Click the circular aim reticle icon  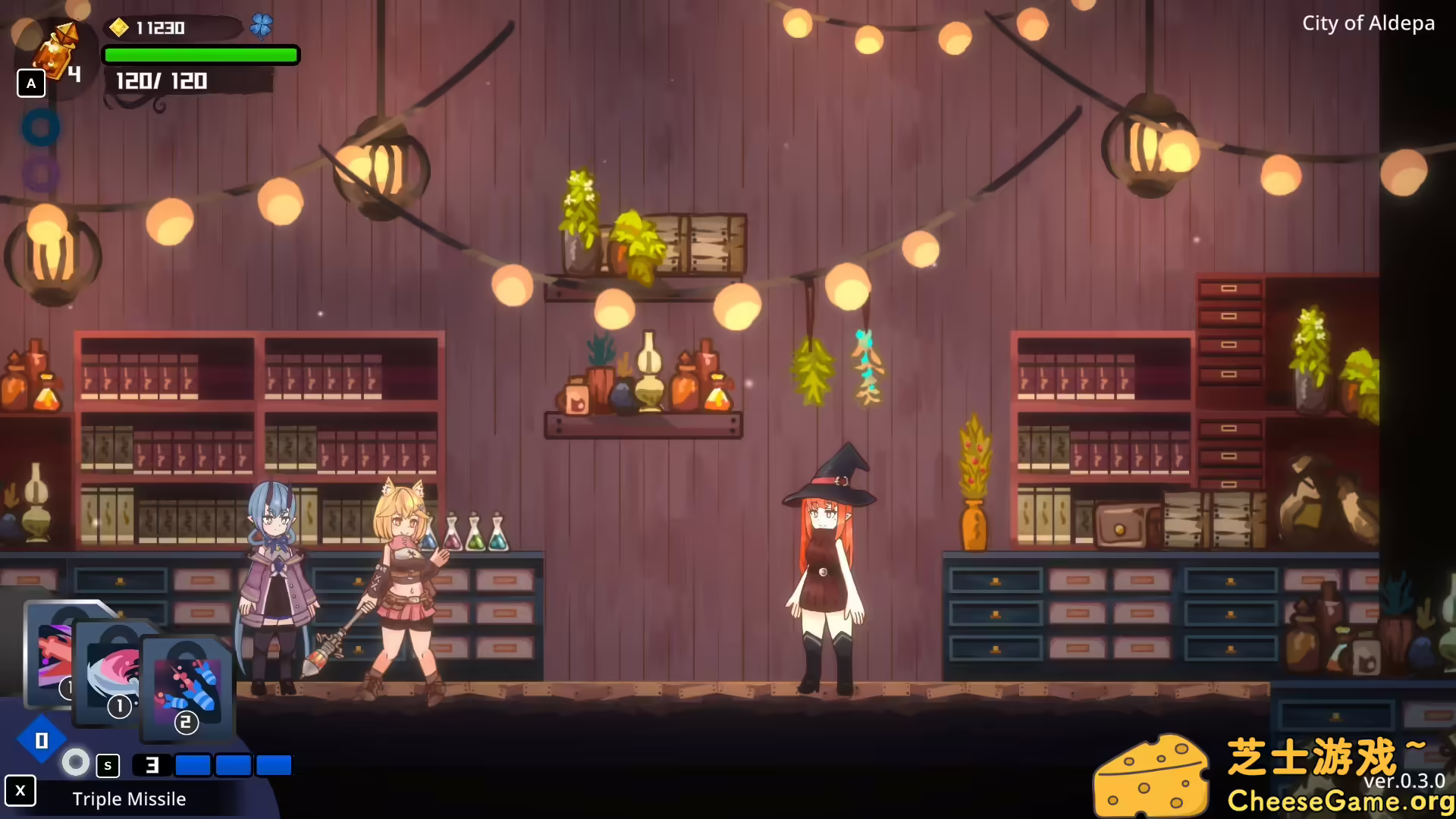tap(74, 762)
